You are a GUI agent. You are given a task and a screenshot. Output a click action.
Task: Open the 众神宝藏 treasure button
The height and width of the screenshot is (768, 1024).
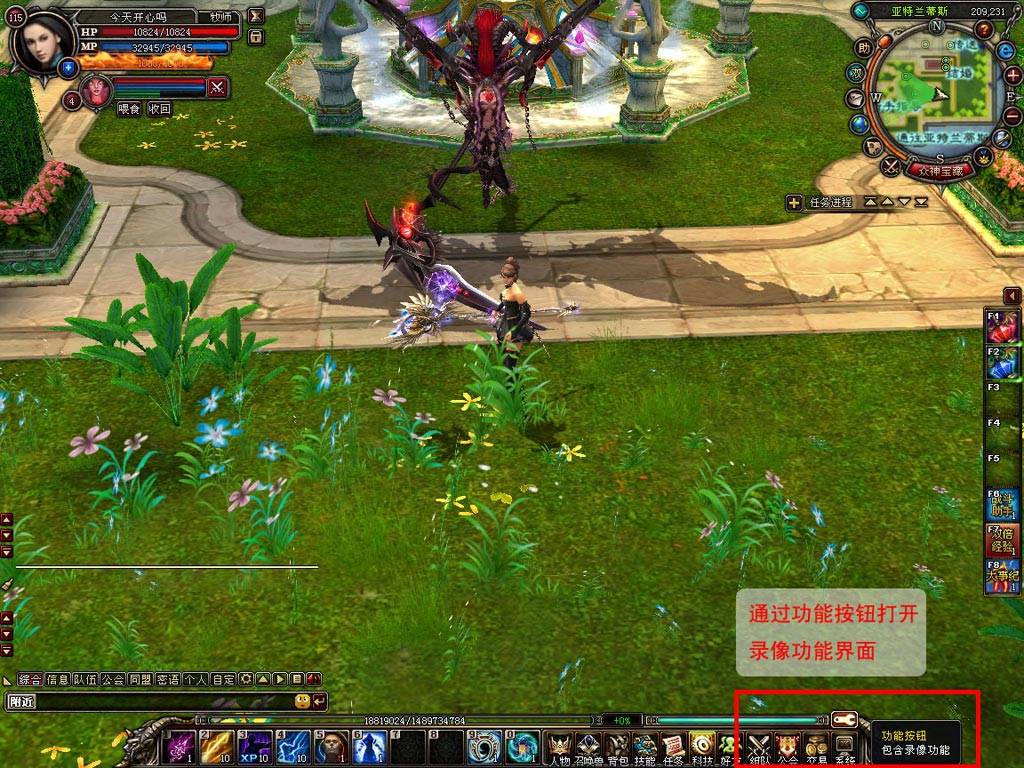pyautogui.click(x=939, y=171)
